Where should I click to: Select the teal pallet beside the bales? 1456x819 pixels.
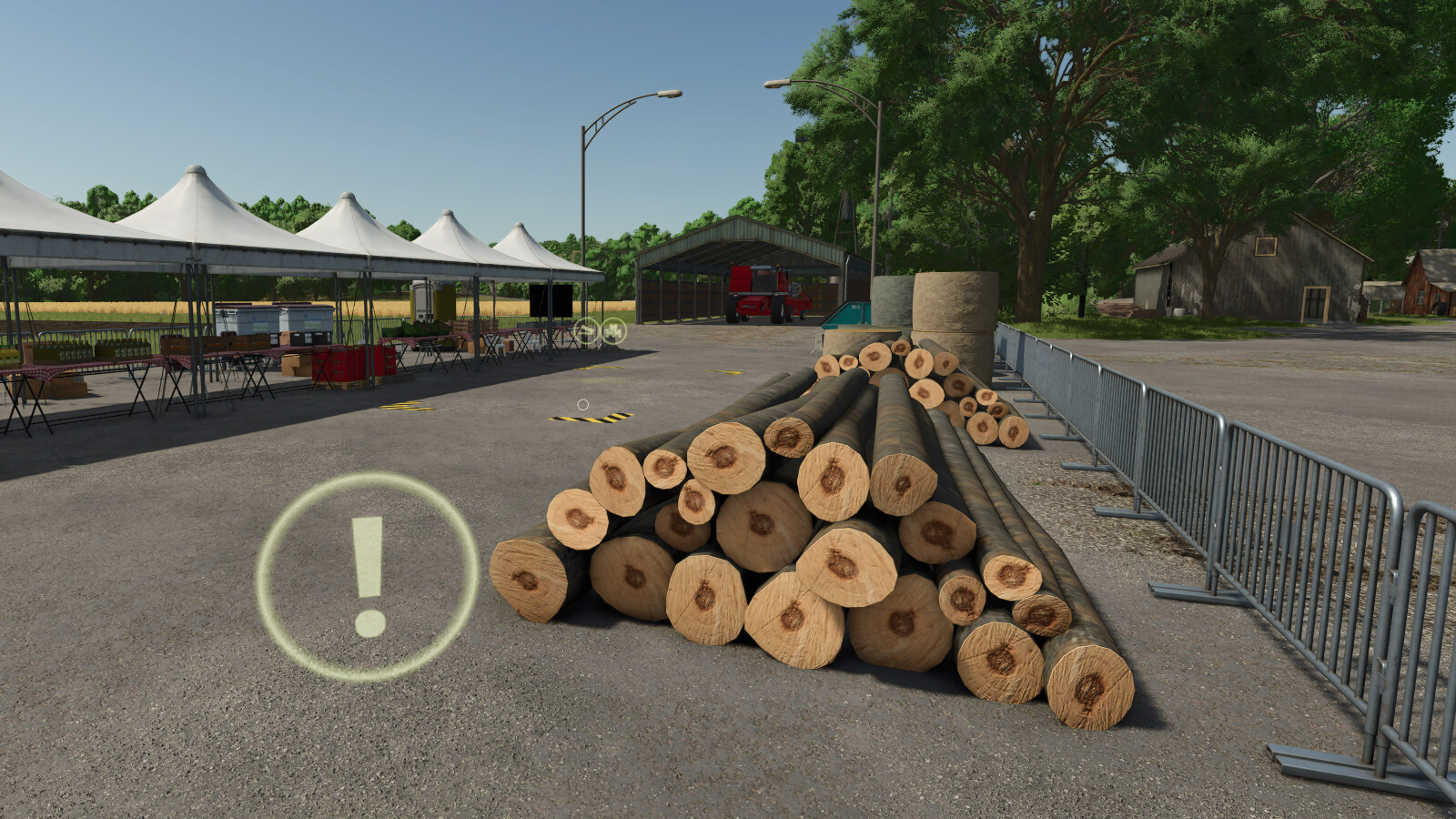coord(850,314)
